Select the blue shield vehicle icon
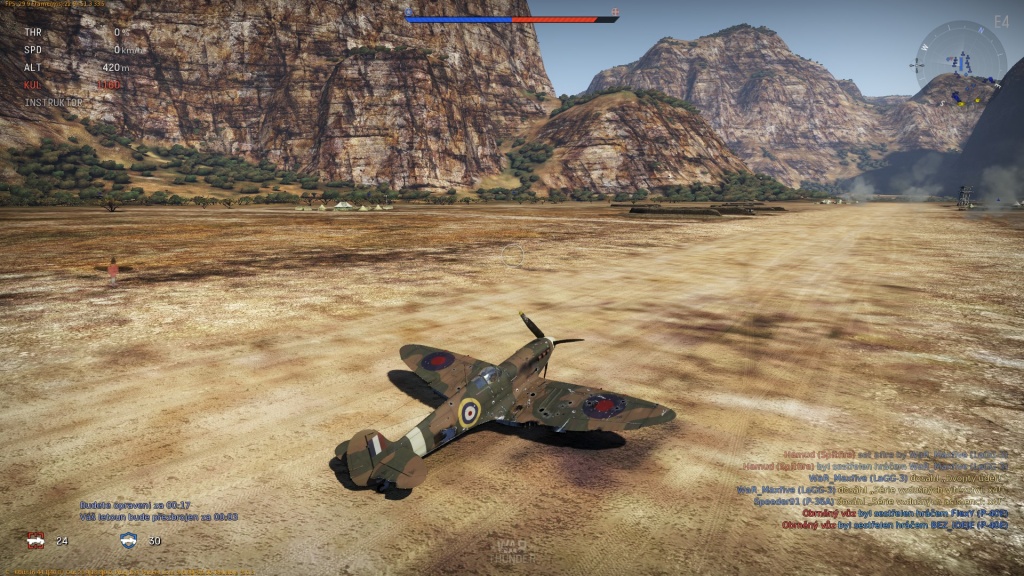Image resolution: width=1024 pixels, height=576 pixels. [128, 540]
